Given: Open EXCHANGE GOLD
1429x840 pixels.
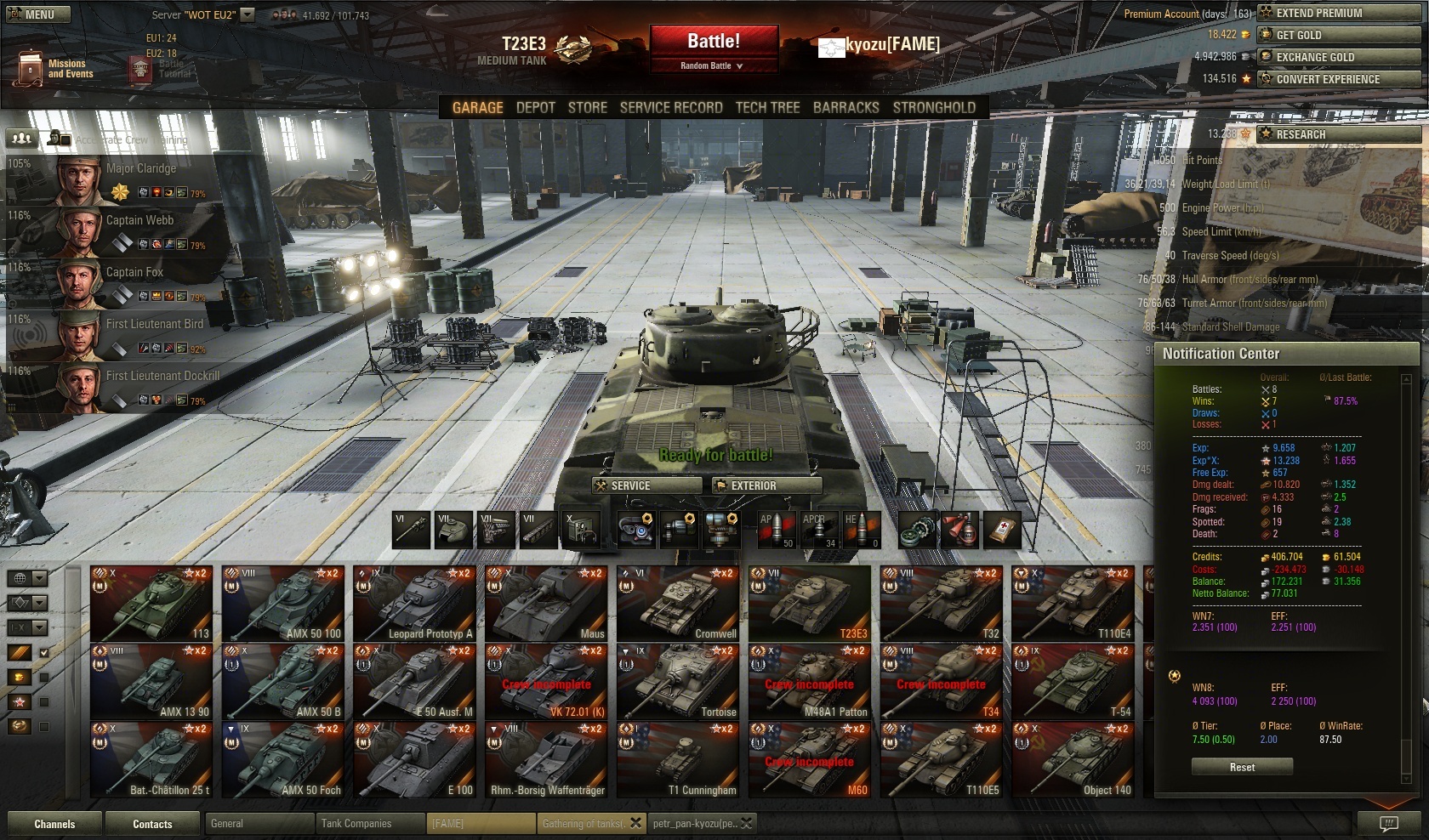Looking at the screenshot, I should pos(1338,57).
